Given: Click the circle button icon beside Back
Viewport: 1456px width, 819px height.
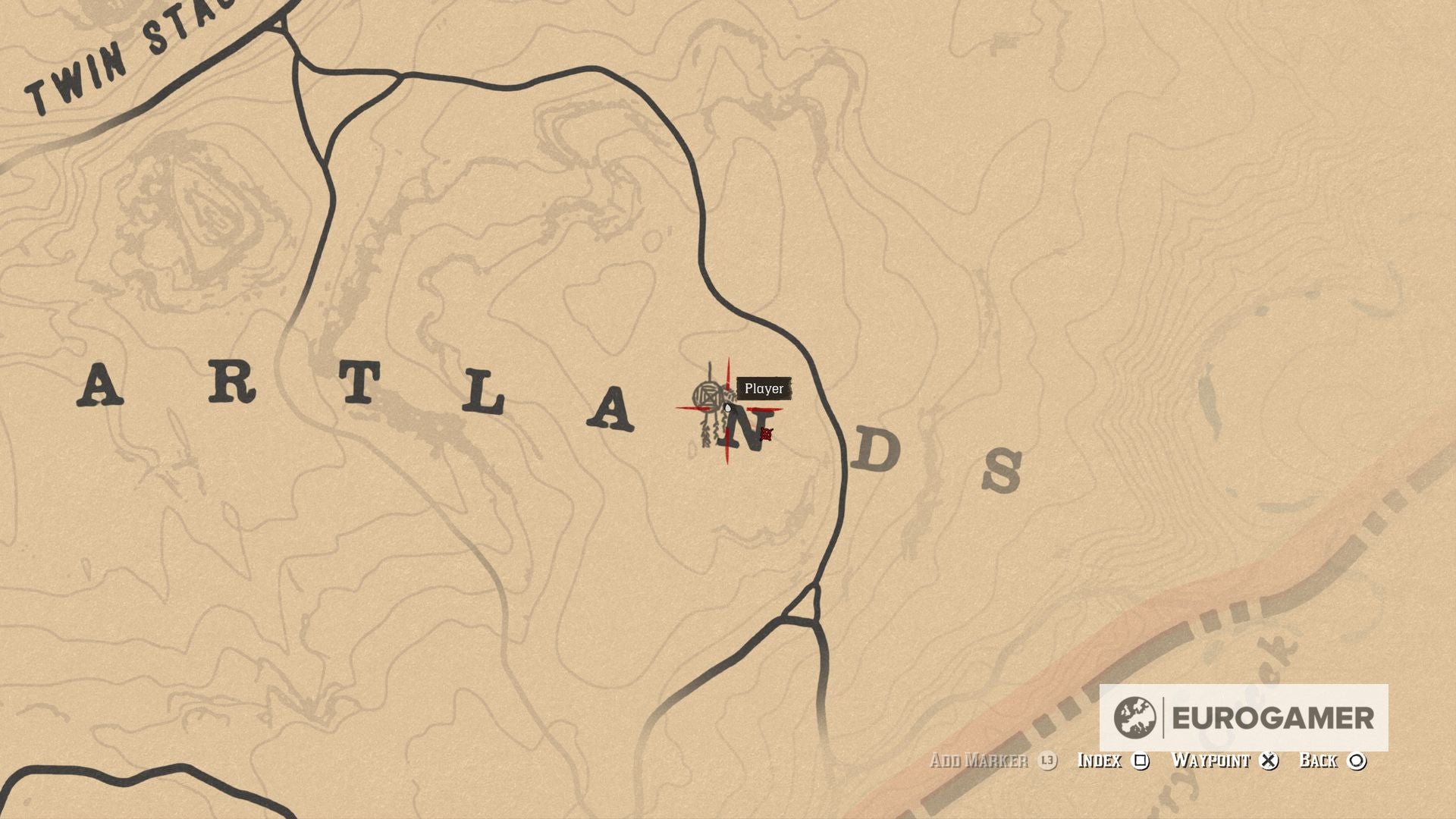Looking at the screenshot, I should (x=1357, y=761).
